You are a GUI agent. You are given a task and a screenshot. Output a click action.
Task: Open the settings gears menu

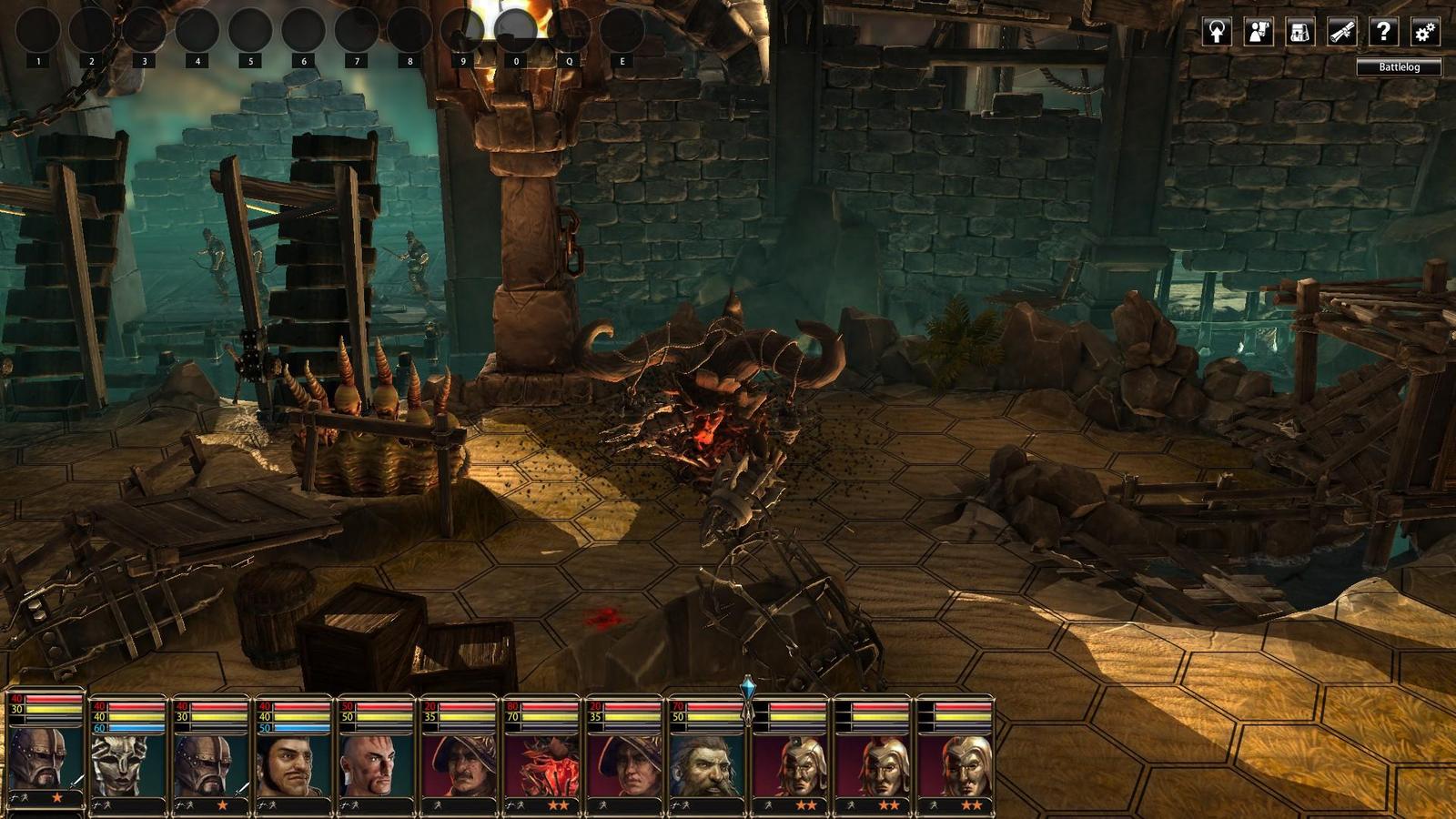[1425, 33]
